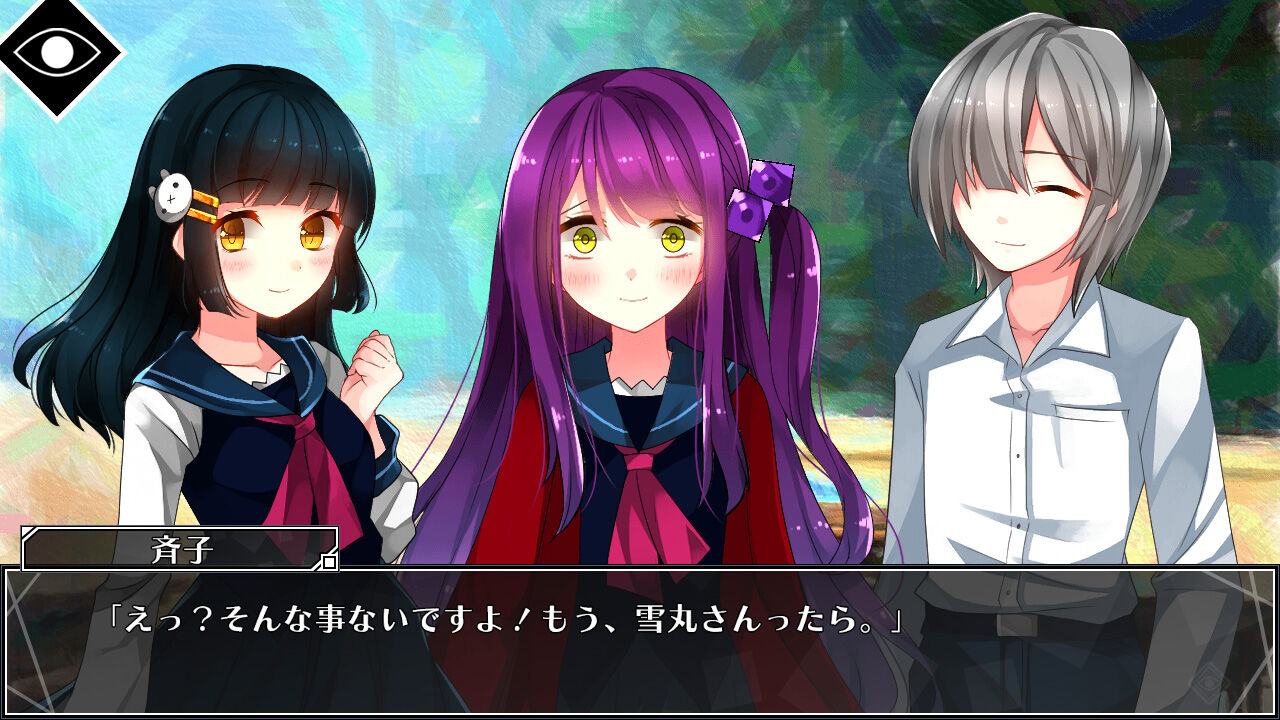Click the faint eye diamond watermark bottom-right
Viewport: 1280px width, 720px height.
click(1208, 682)
